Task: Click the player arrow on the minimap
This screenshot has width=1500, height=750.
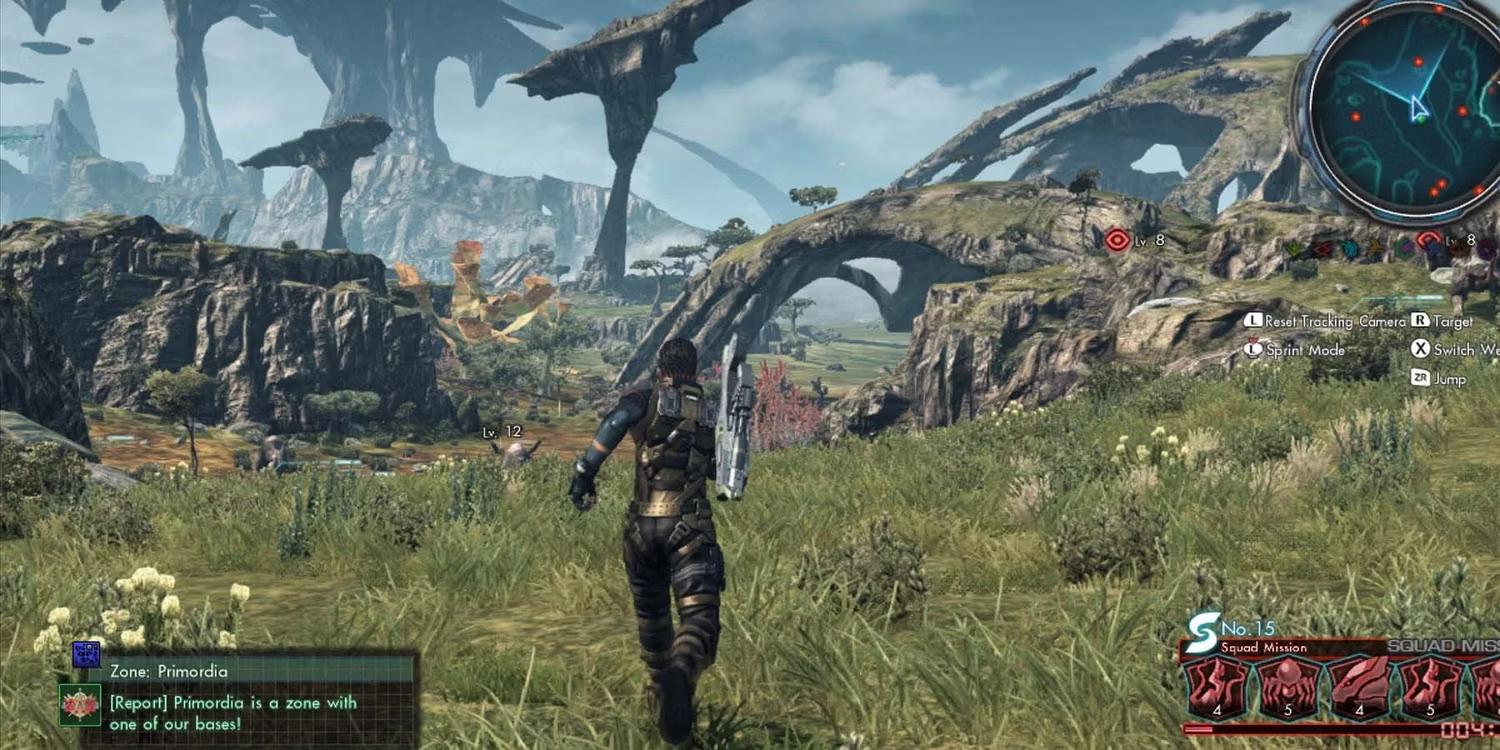Action: coord(1418,108)
